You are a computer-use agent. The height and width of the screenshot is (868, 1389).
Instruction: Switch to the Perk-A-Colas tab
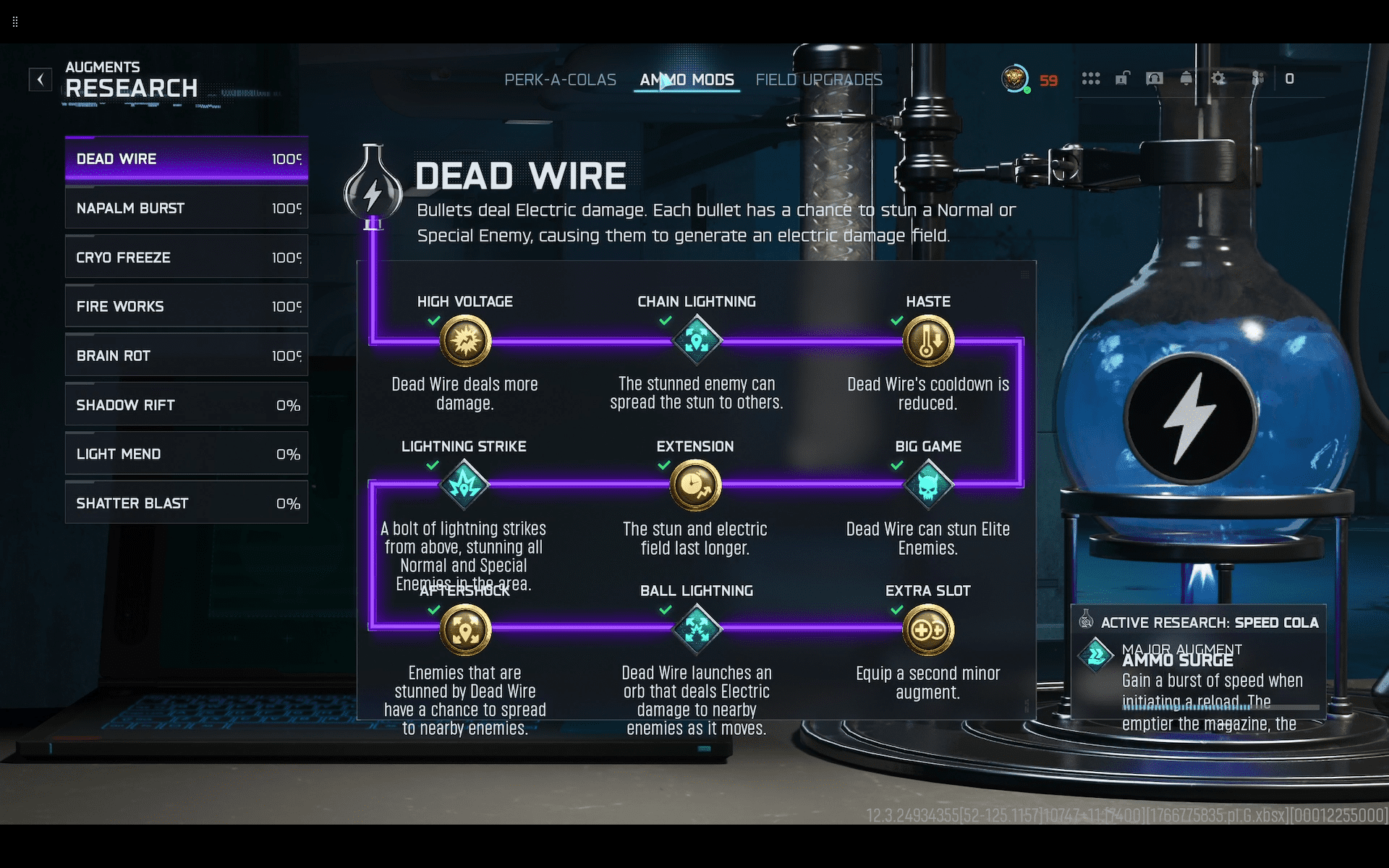(x=560, y=80)
